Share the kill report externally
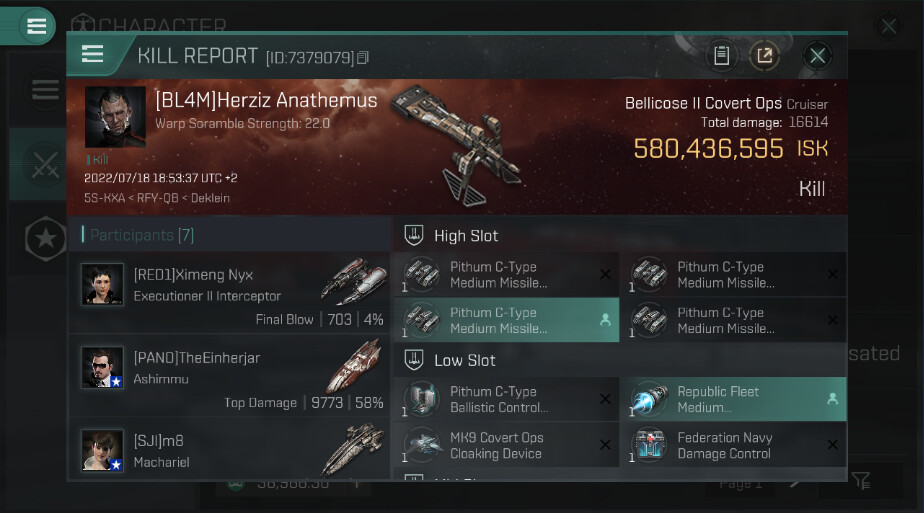 coord(764,56)
